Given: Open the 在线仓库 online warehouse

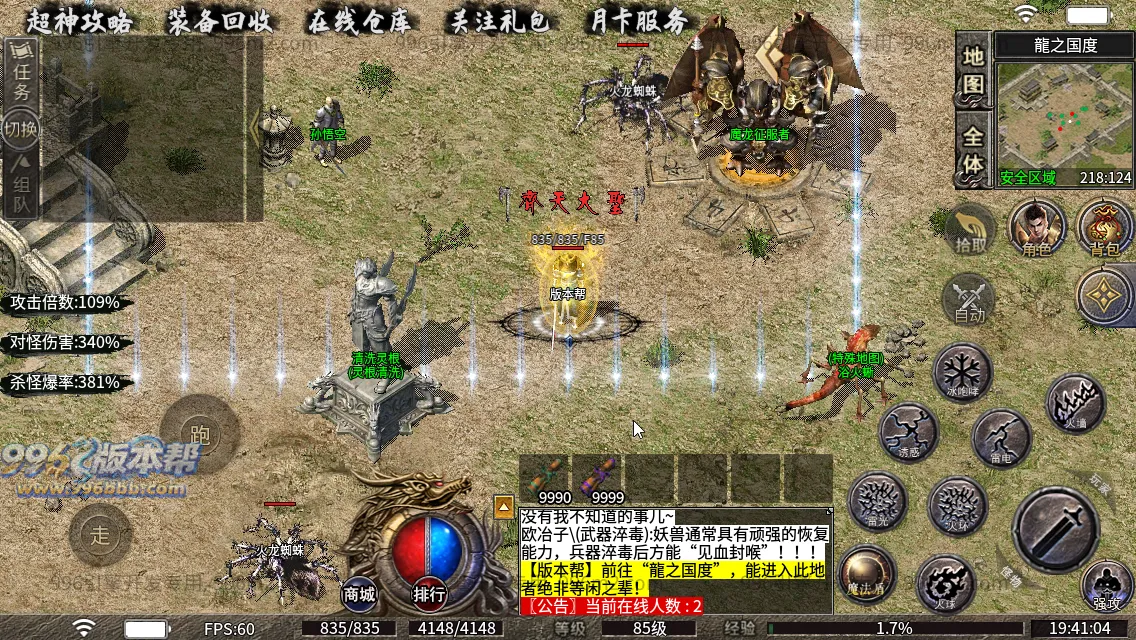Looking at the screenshot, I should (x=360, y=20).
